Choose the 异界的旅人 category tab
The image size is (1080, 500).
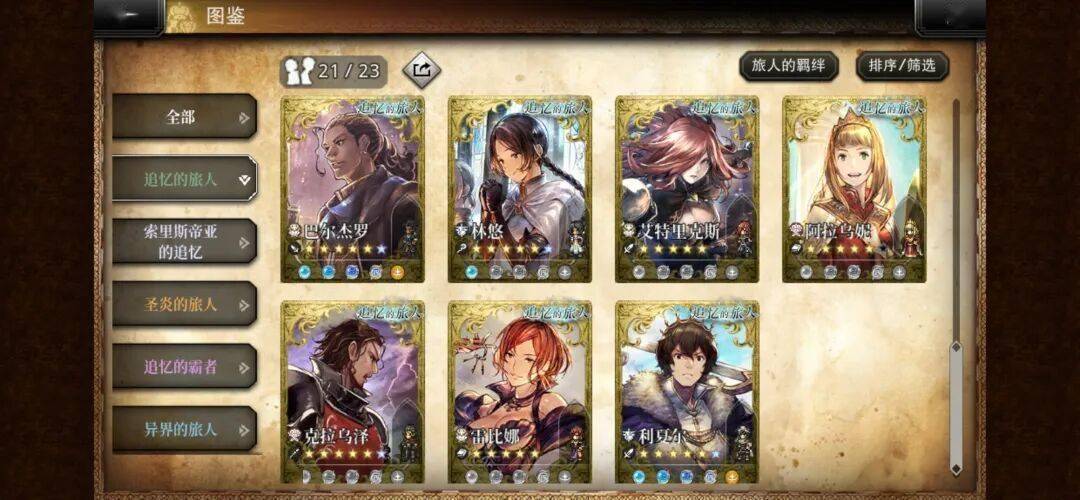coord(184,429)
